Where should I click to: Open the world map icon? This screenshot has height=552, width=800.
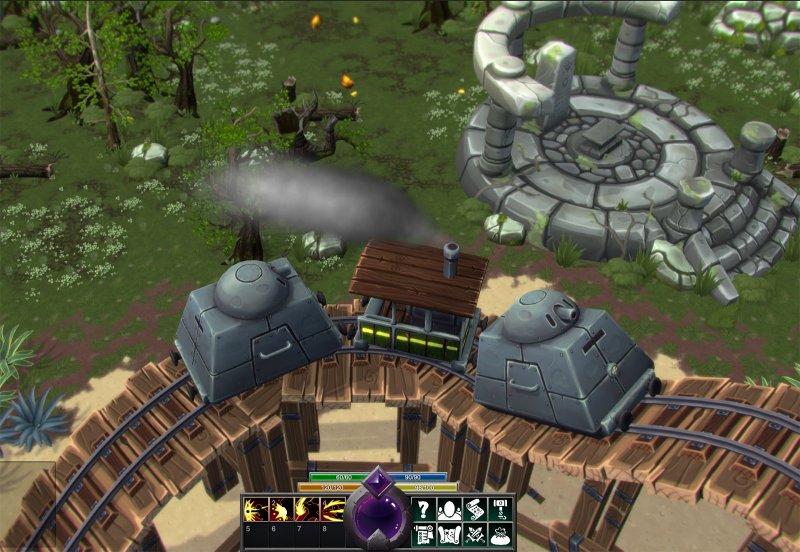[450, 535]
